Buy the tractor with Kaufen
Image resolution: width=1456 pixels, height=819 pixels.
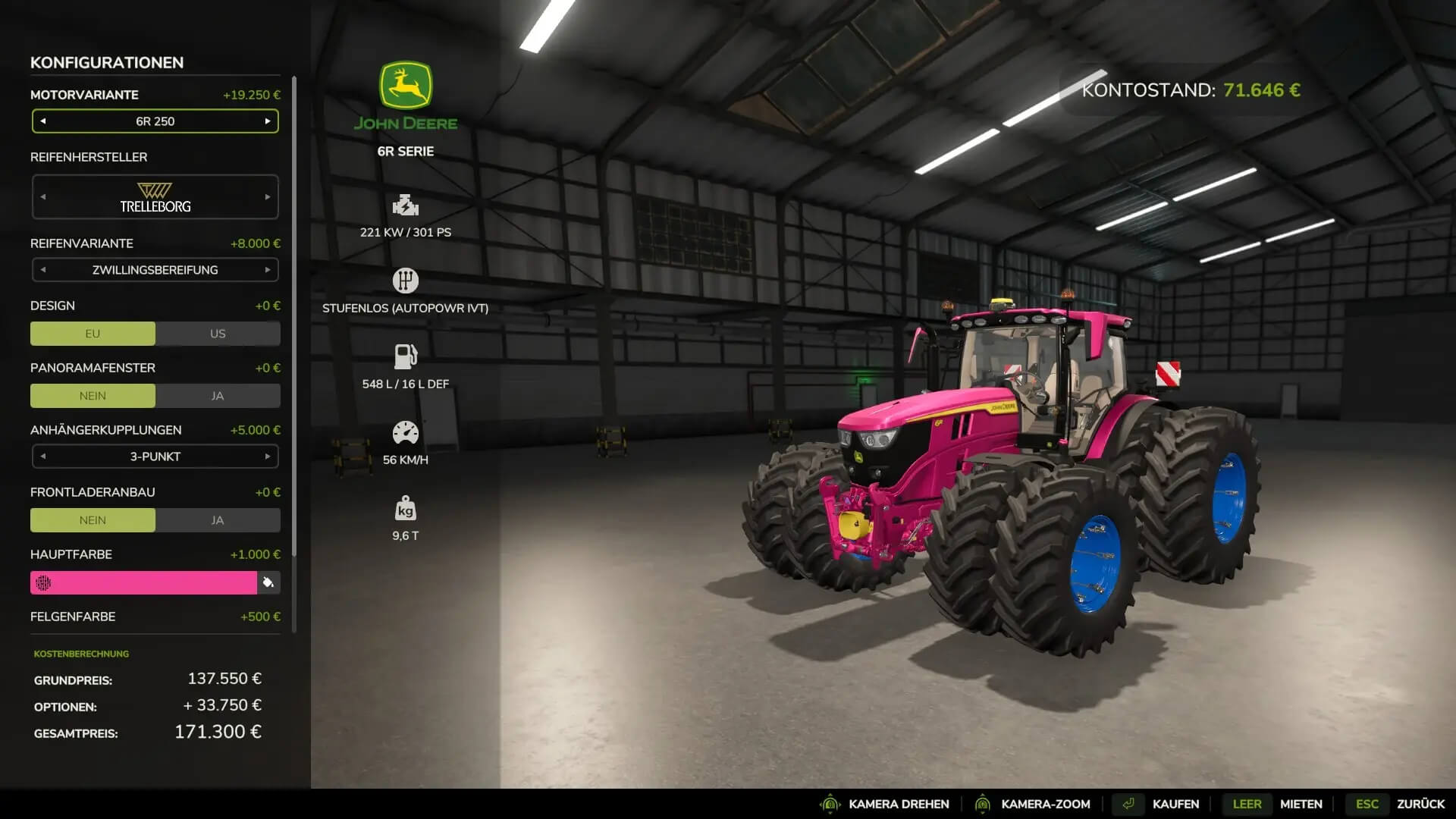tap(1175, 804)
